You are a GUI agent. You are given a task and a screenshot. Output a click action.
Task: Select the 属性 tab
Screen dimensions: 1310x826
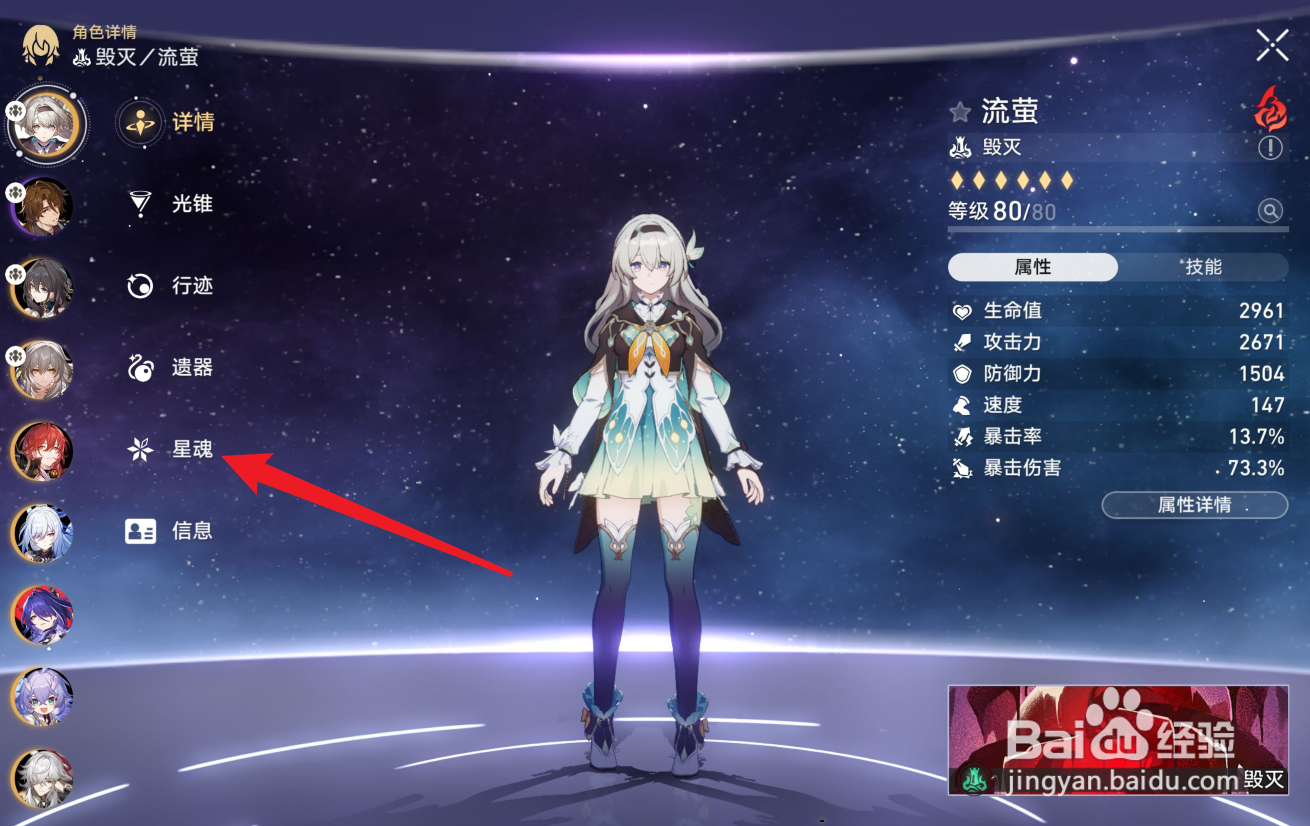tap(1033, 267)
